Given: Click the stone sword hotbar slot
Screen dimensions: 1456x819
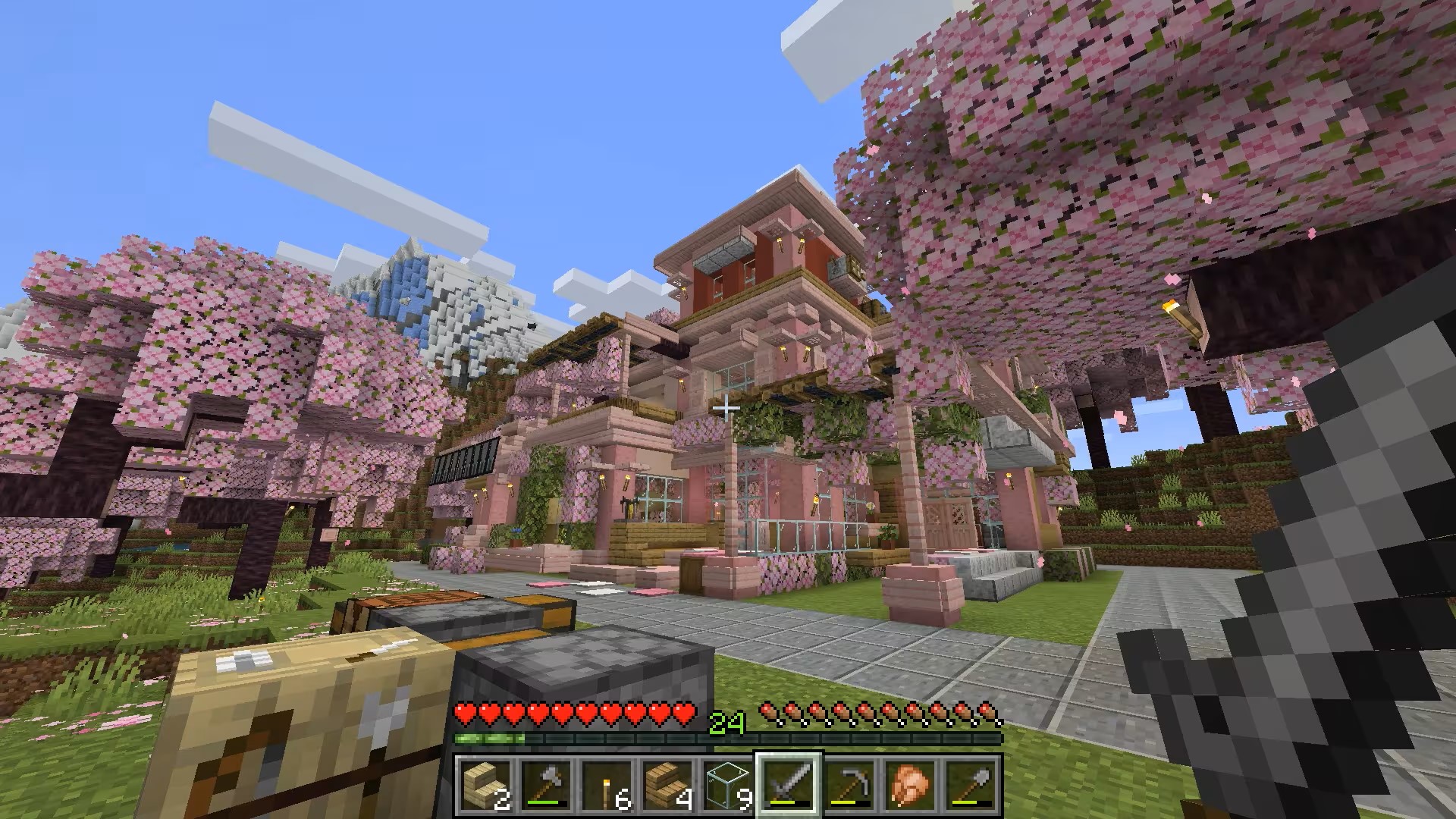Looking at the screenshot, I should coord(789,783).
